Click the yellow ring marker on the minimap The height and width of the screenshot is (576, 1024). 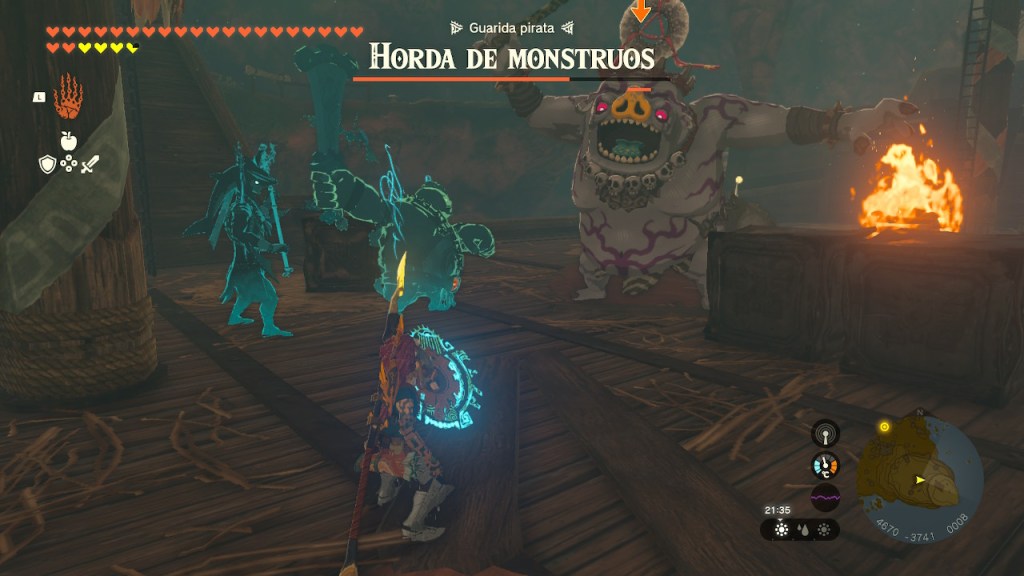(x=884, y=427)
